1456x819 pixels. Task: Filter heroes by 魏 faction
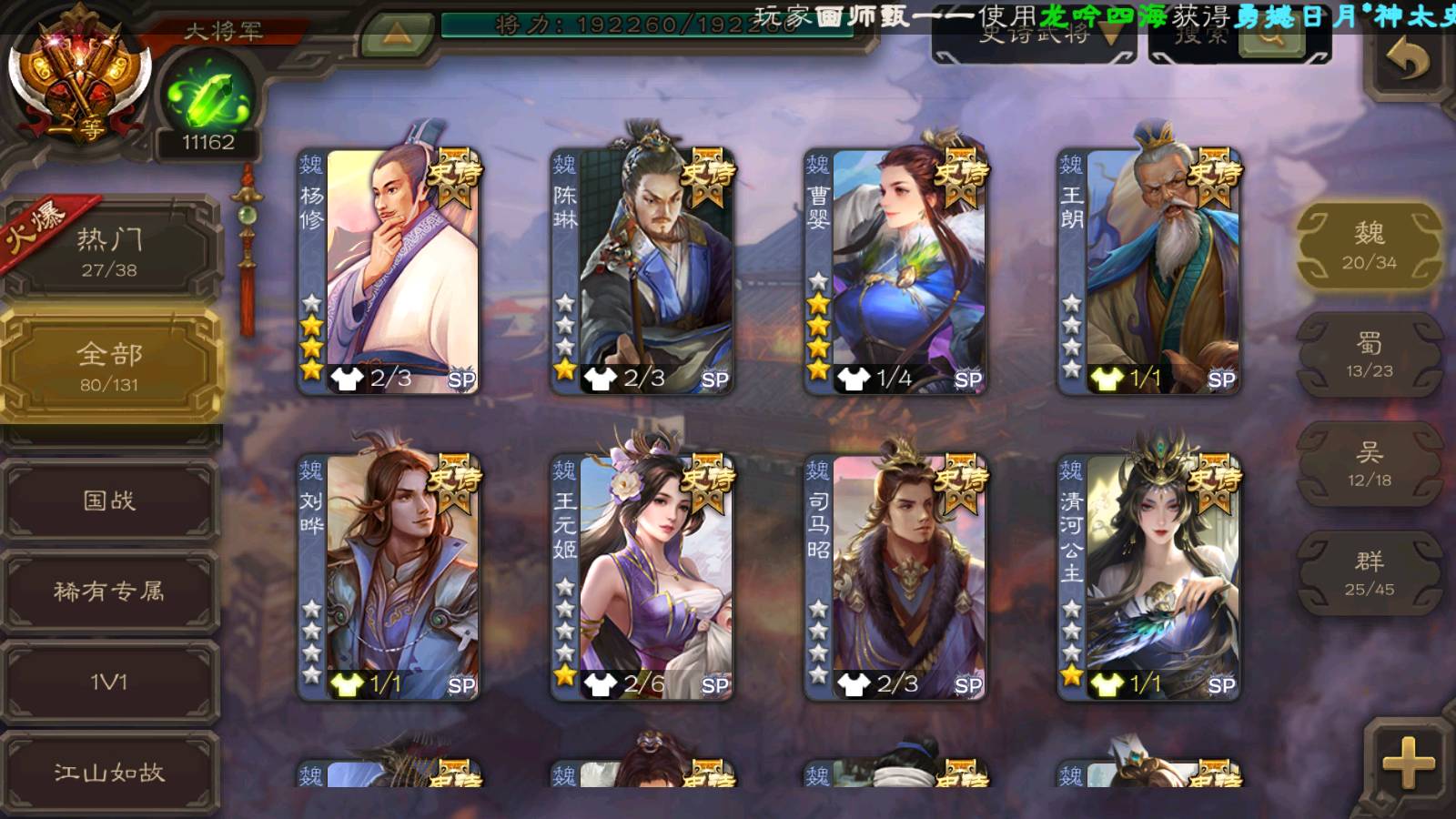click(x=1369, y=246)
